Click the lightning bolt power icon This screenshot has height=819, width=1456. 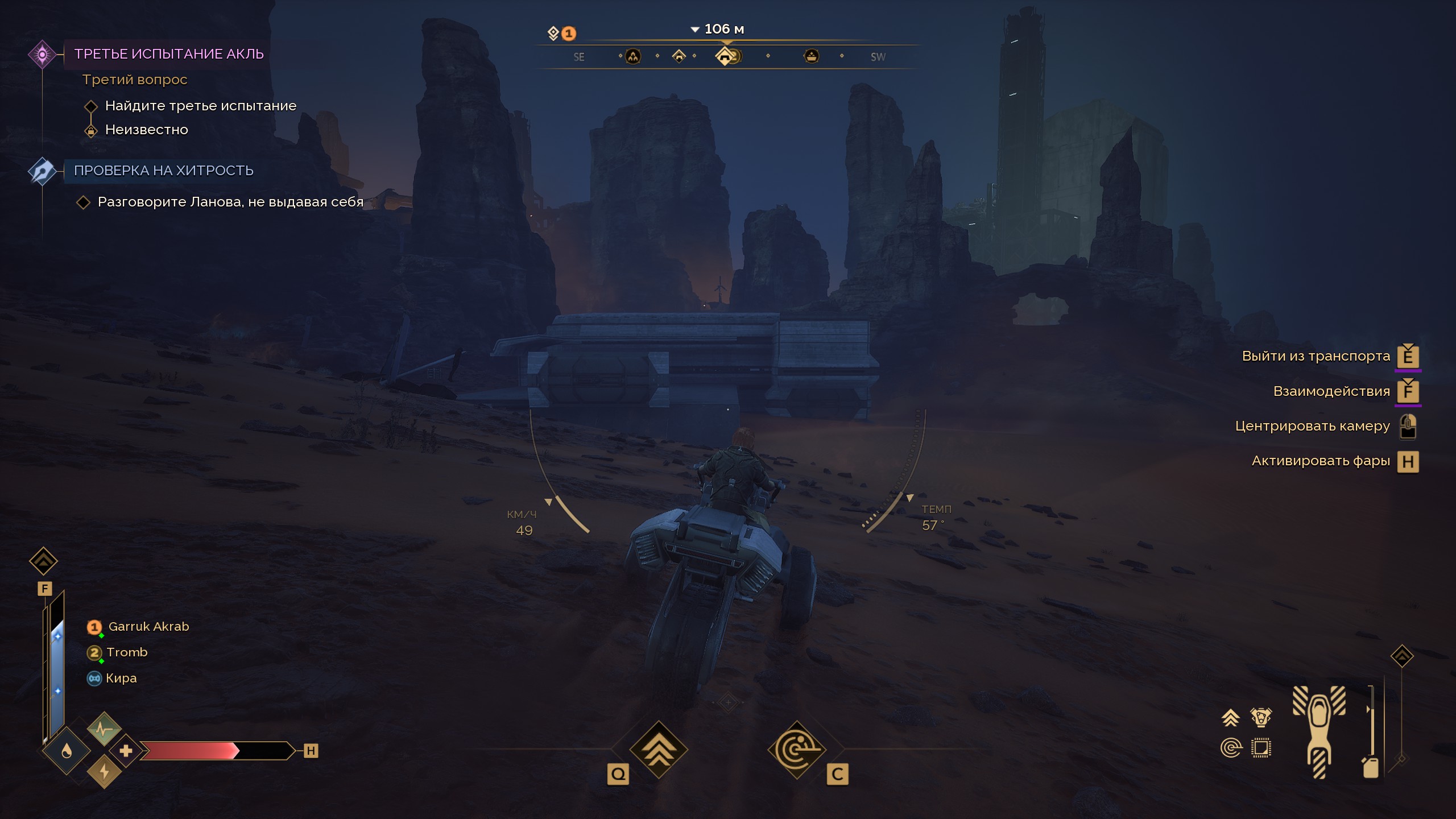[x=104, y=772]
